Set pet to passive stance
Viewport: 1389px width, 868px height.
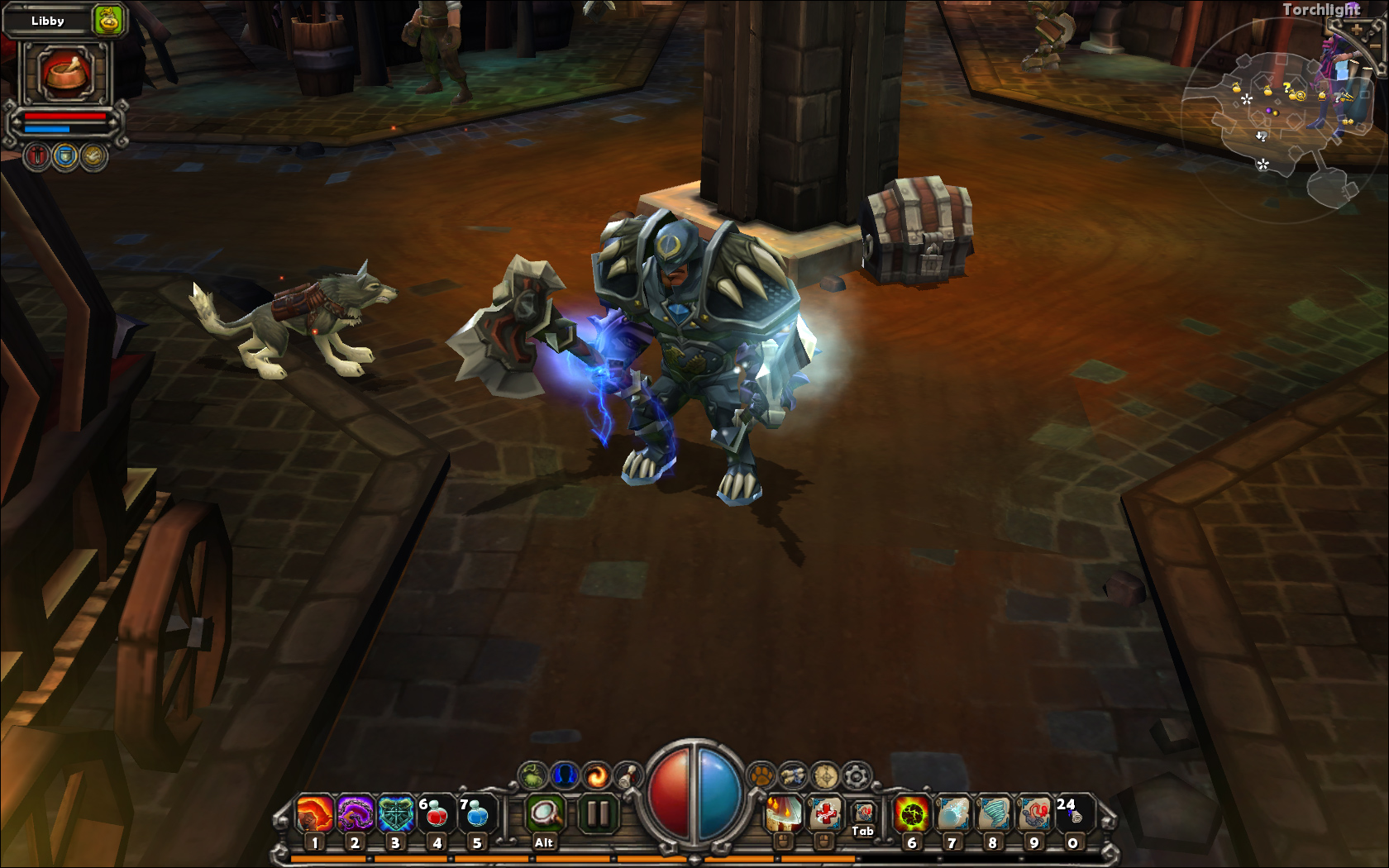(93, 155)
